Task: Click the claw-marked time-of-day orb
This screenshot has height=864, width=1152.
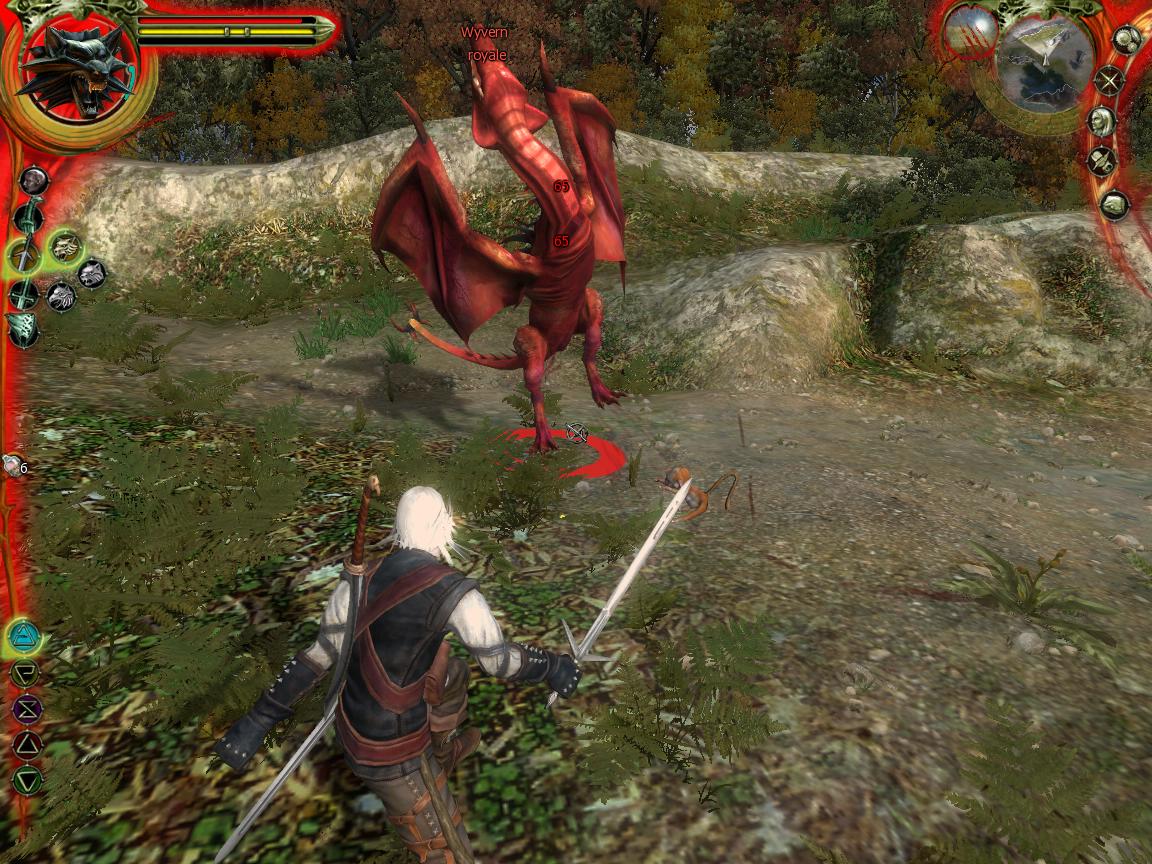Action: (970, 30)
